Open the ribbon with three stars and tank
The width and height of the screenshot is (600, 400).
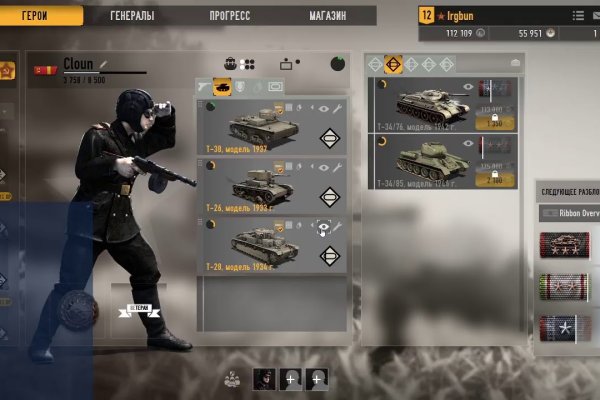point(565,245)
